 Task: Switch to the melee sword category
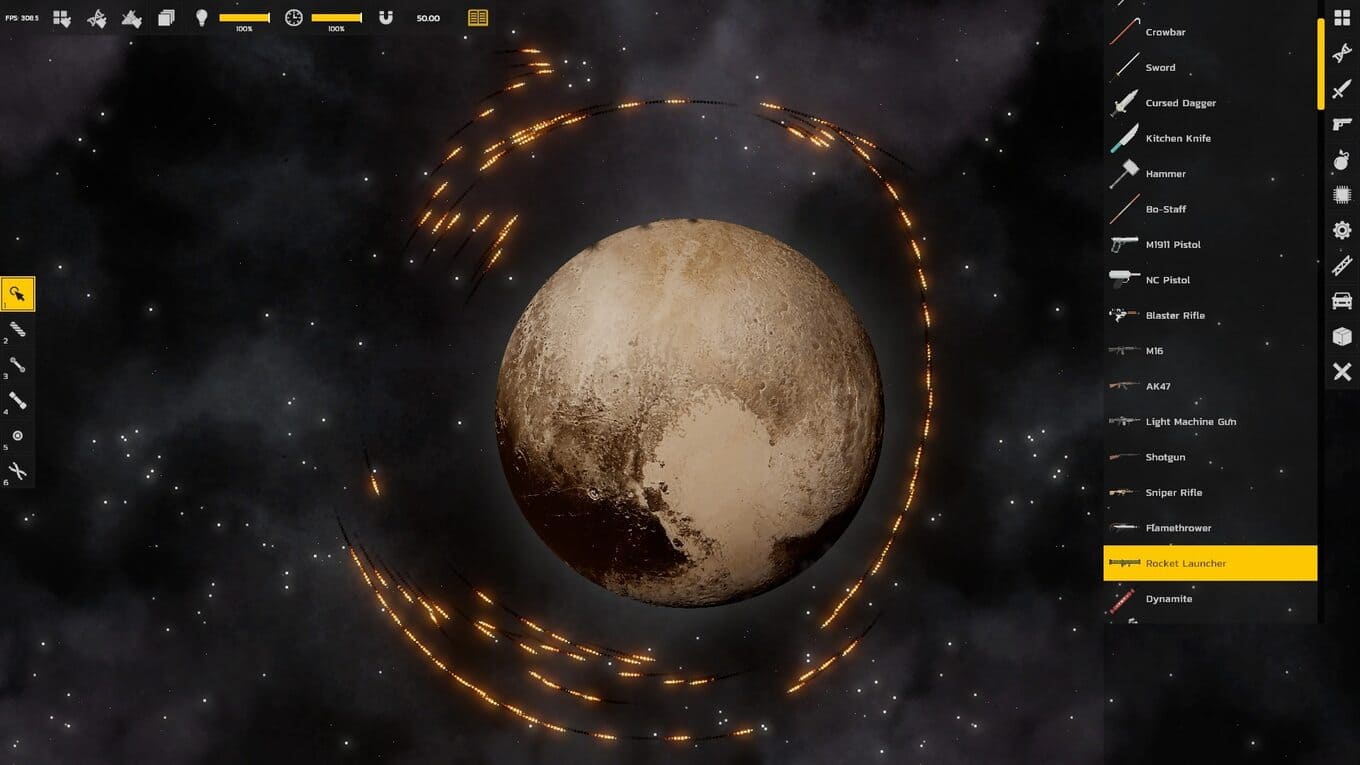(1342, 89)
